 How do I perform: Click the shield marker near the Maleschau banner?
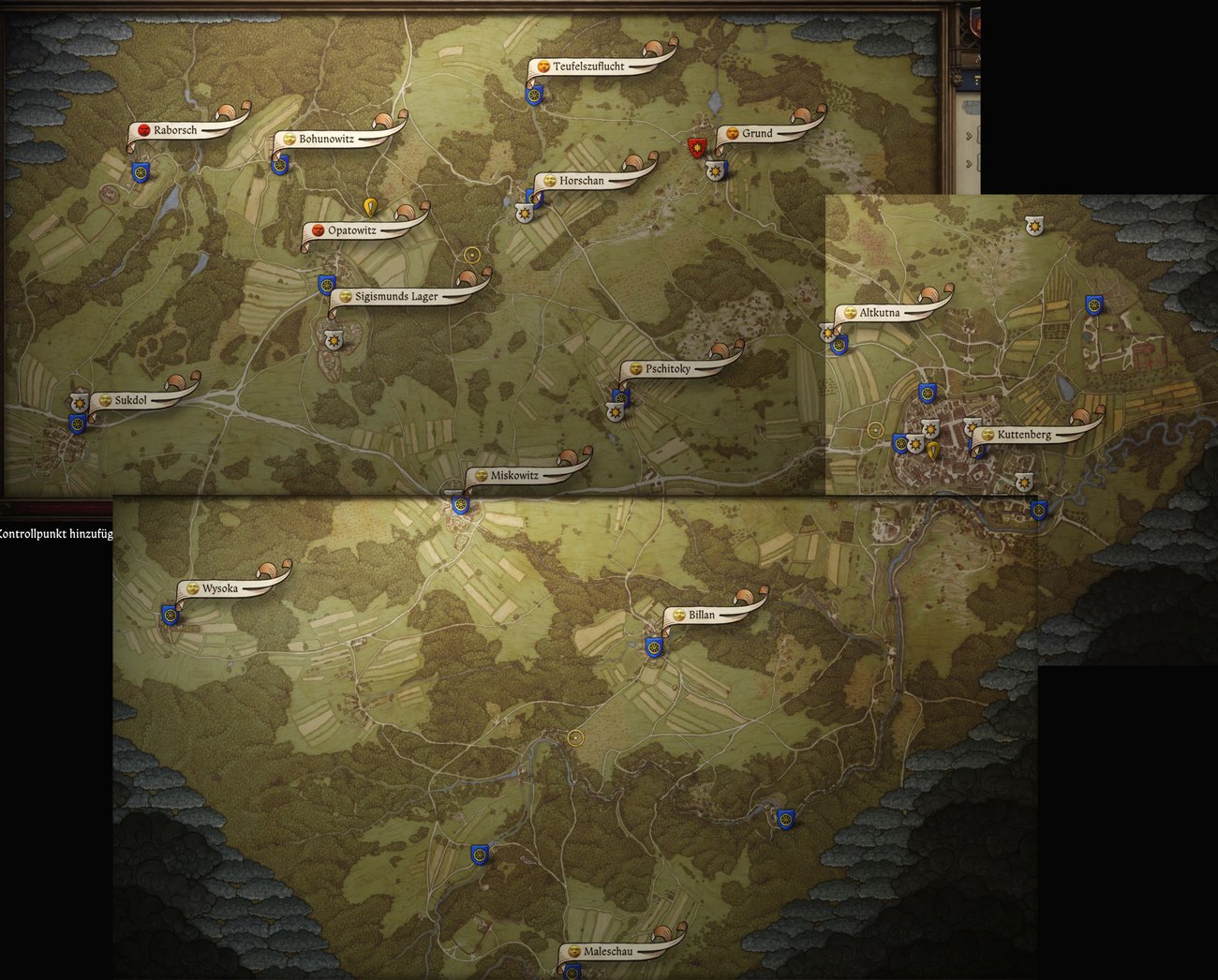pyautogui.click(x=572, y=973)
